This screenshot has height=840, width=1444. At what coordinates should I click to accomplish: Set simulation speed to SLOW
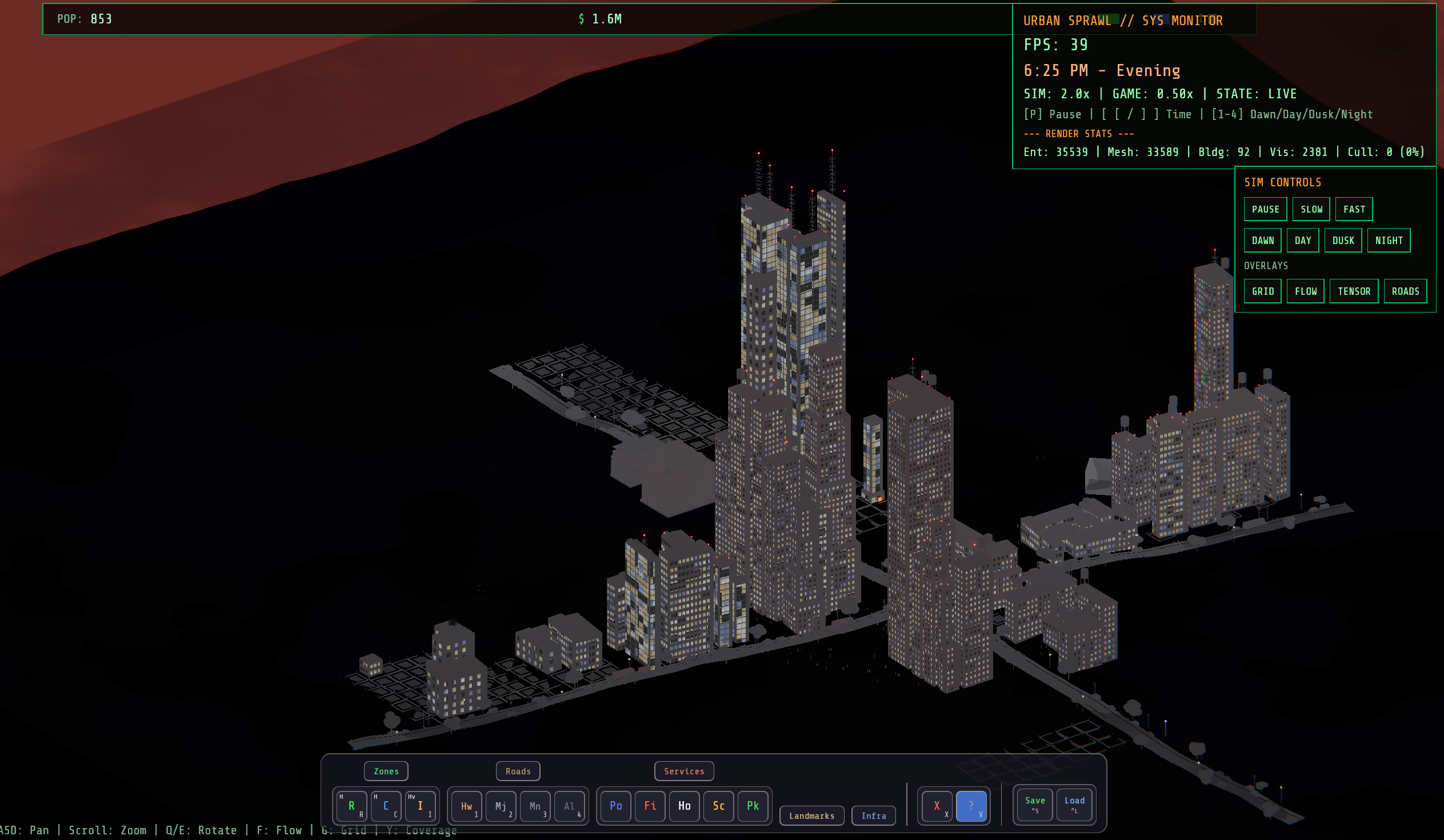tap(1310, 209)
